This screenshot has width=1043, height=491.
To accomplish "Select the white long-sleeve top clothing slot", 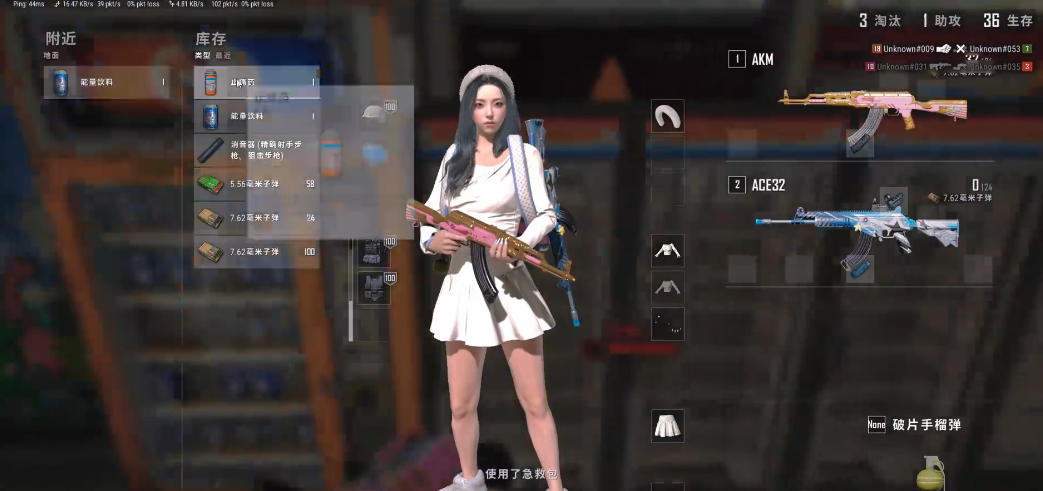I will pos(667,251).
